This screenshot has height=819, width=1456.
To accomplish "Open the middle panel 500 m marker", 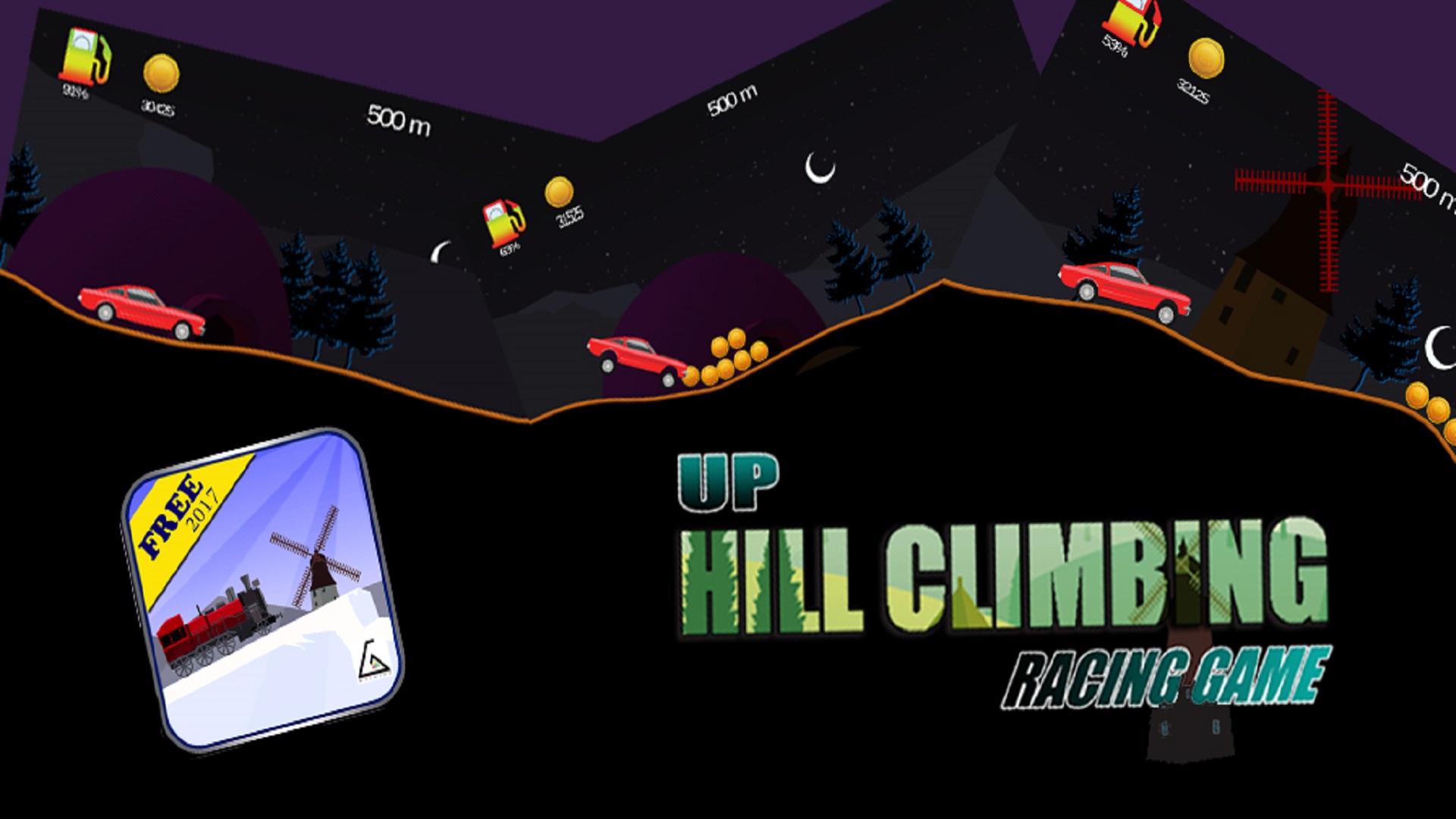I will 732,99.
